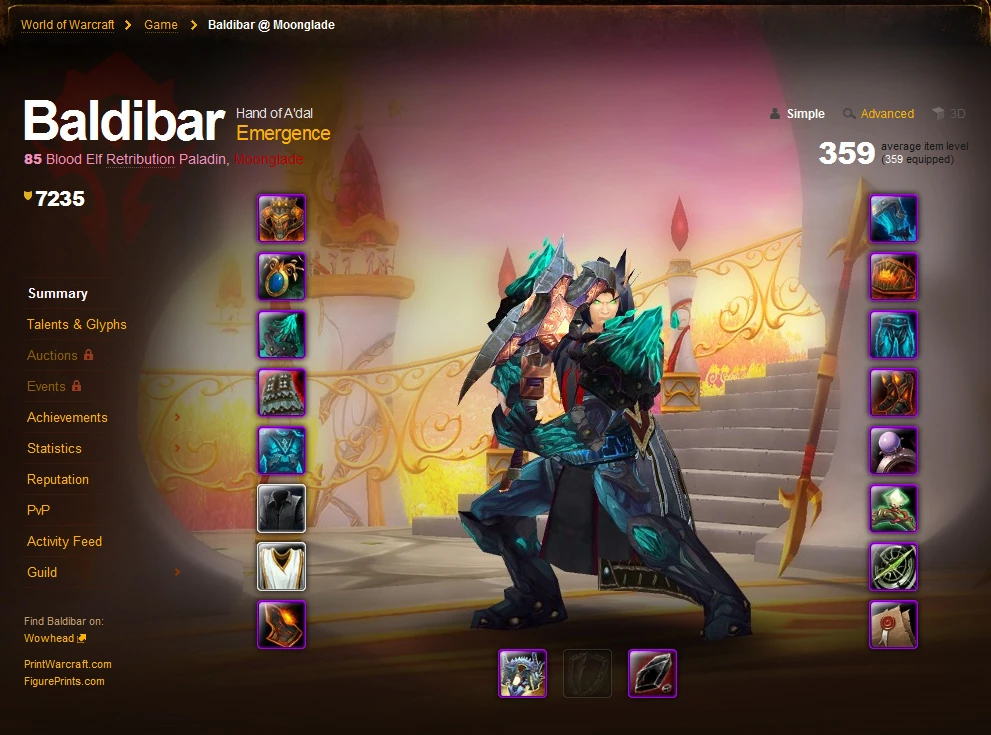The width and height of the screenshot is (991, 735).
Task: Open the Talents & Glyphs page
Action: tap(76, 324)
